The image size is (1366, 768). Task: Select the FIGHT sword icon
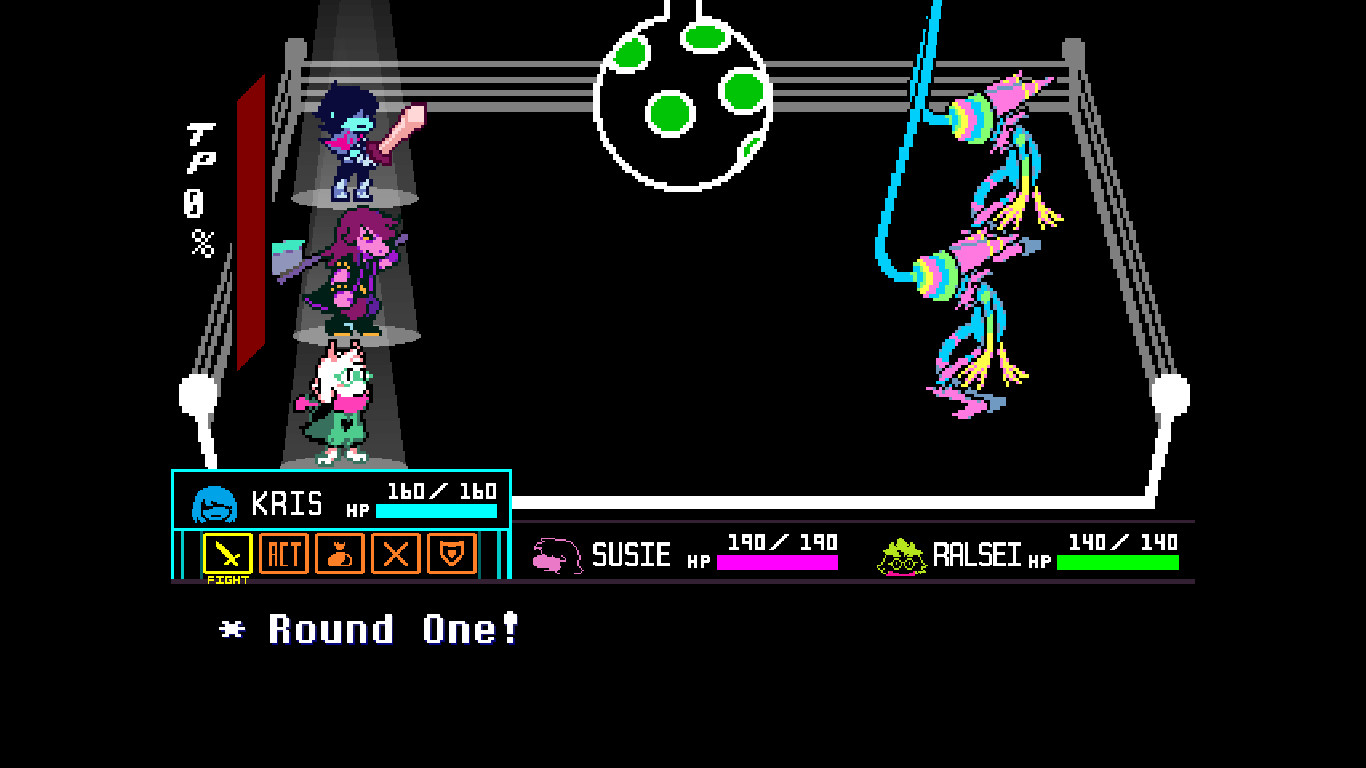point(228,555)
